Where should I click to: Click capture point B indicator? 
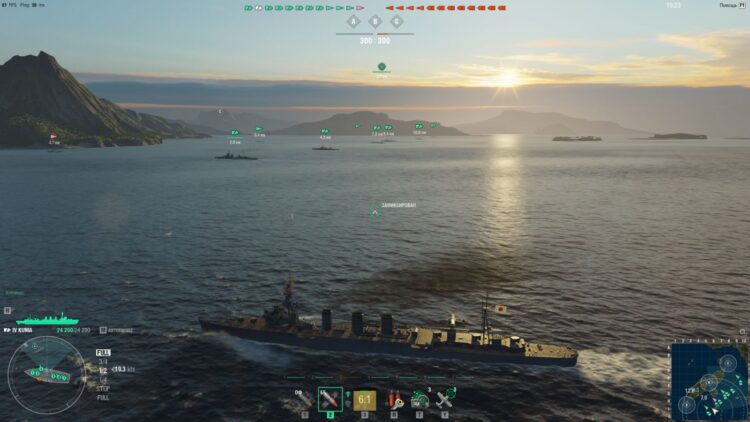pyautogui.click(x=375, y=21)
